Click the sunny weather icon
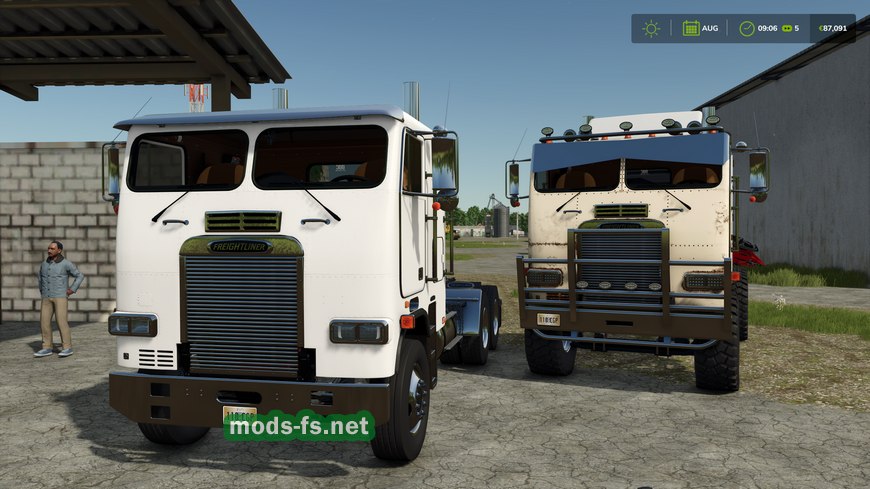This screenshot has width=870, height=489. click(x=651, y=28)
